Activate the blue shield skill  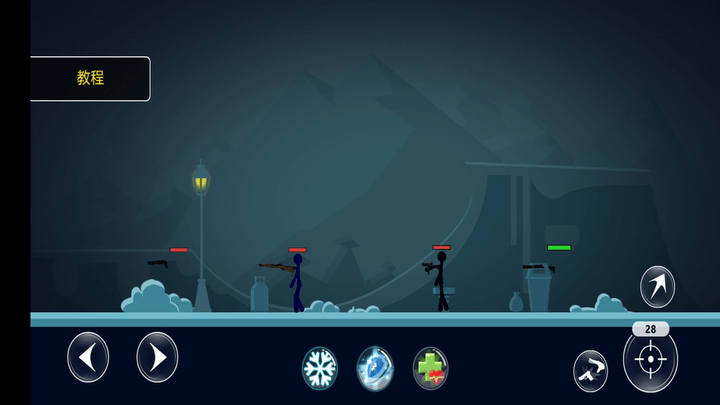point(375,368)
